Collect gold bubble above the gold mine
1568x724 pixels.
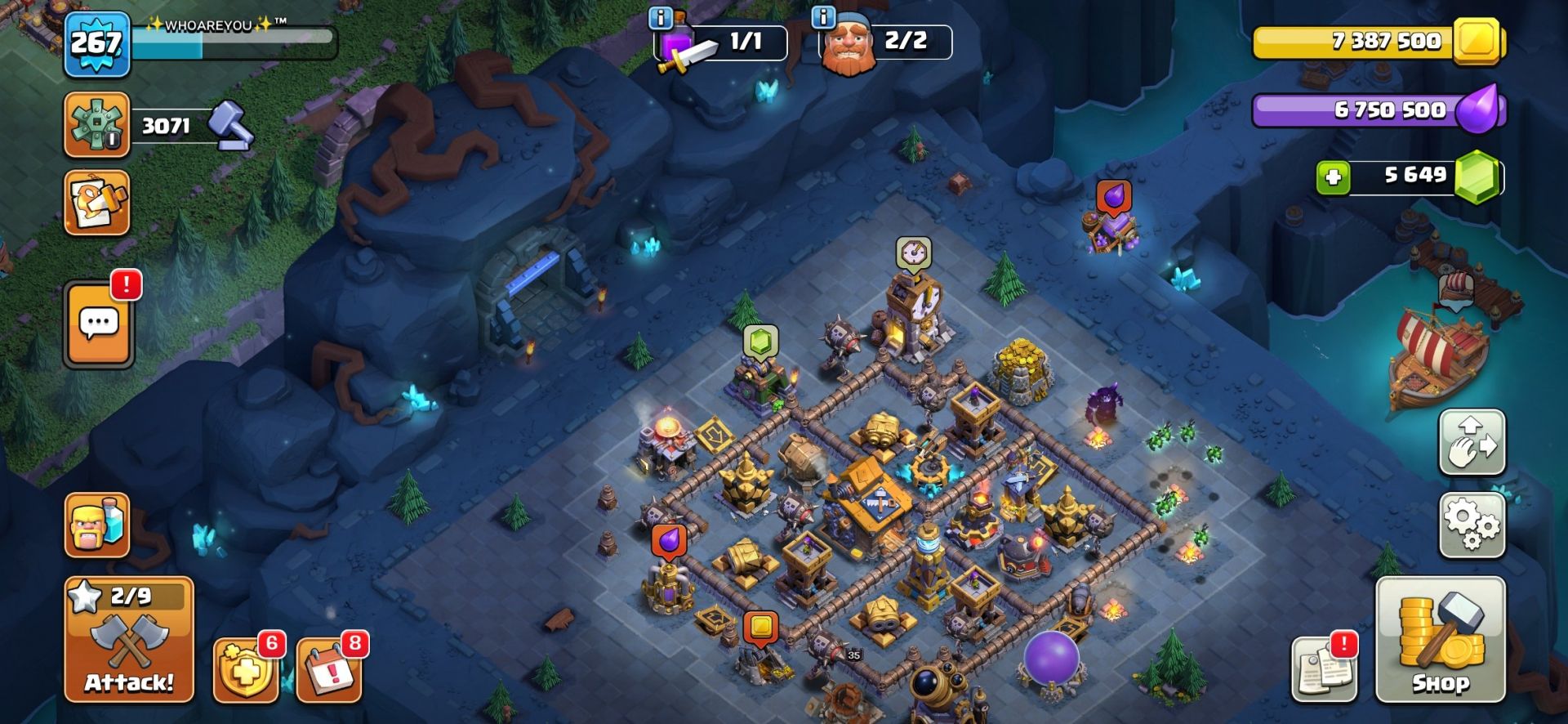760,628
